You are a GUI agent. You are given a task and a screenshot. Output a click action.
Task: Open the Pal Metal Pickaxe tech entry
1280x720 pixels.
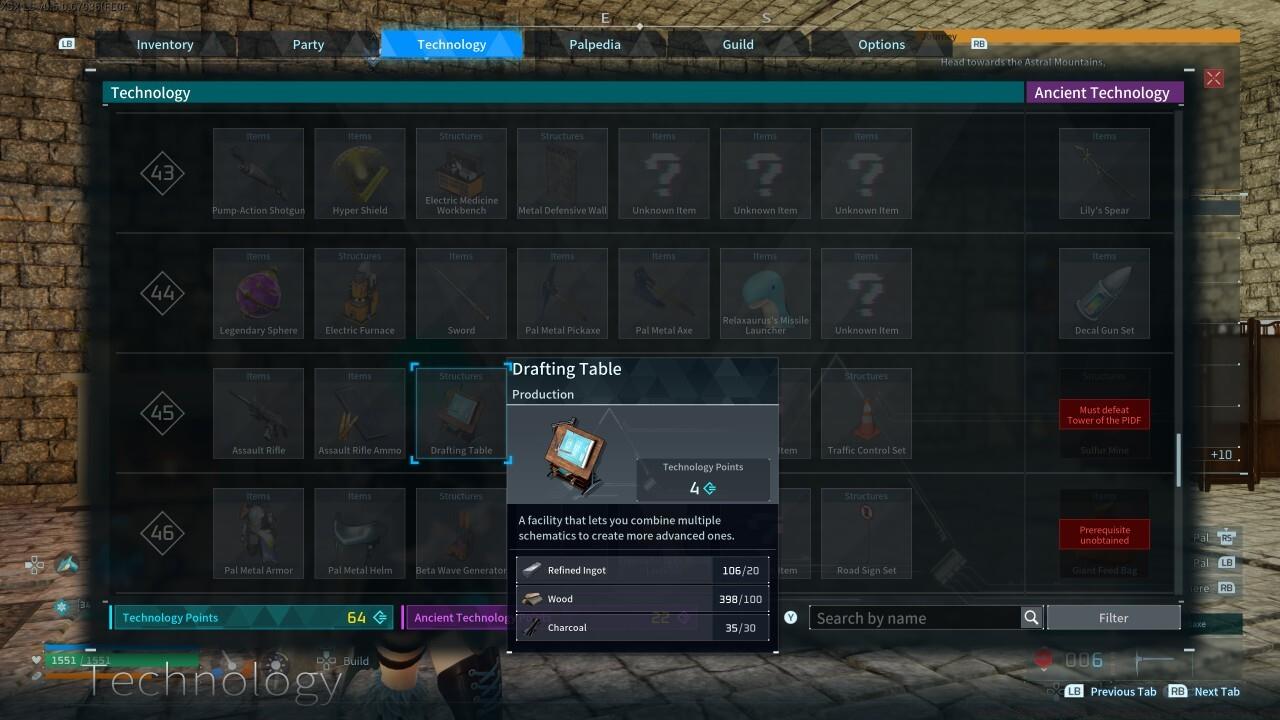pos(562,293)
